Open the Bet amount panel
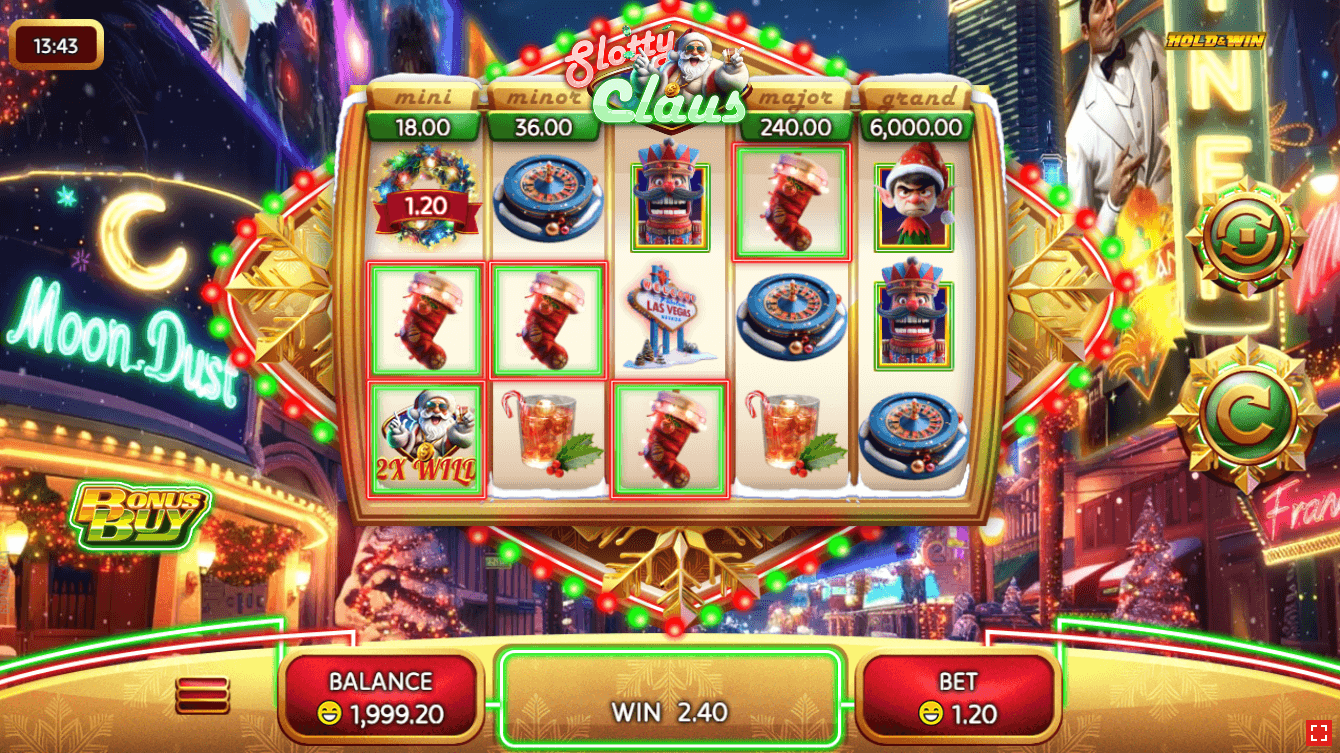1340x753 pixels. (x=957, y=698)
